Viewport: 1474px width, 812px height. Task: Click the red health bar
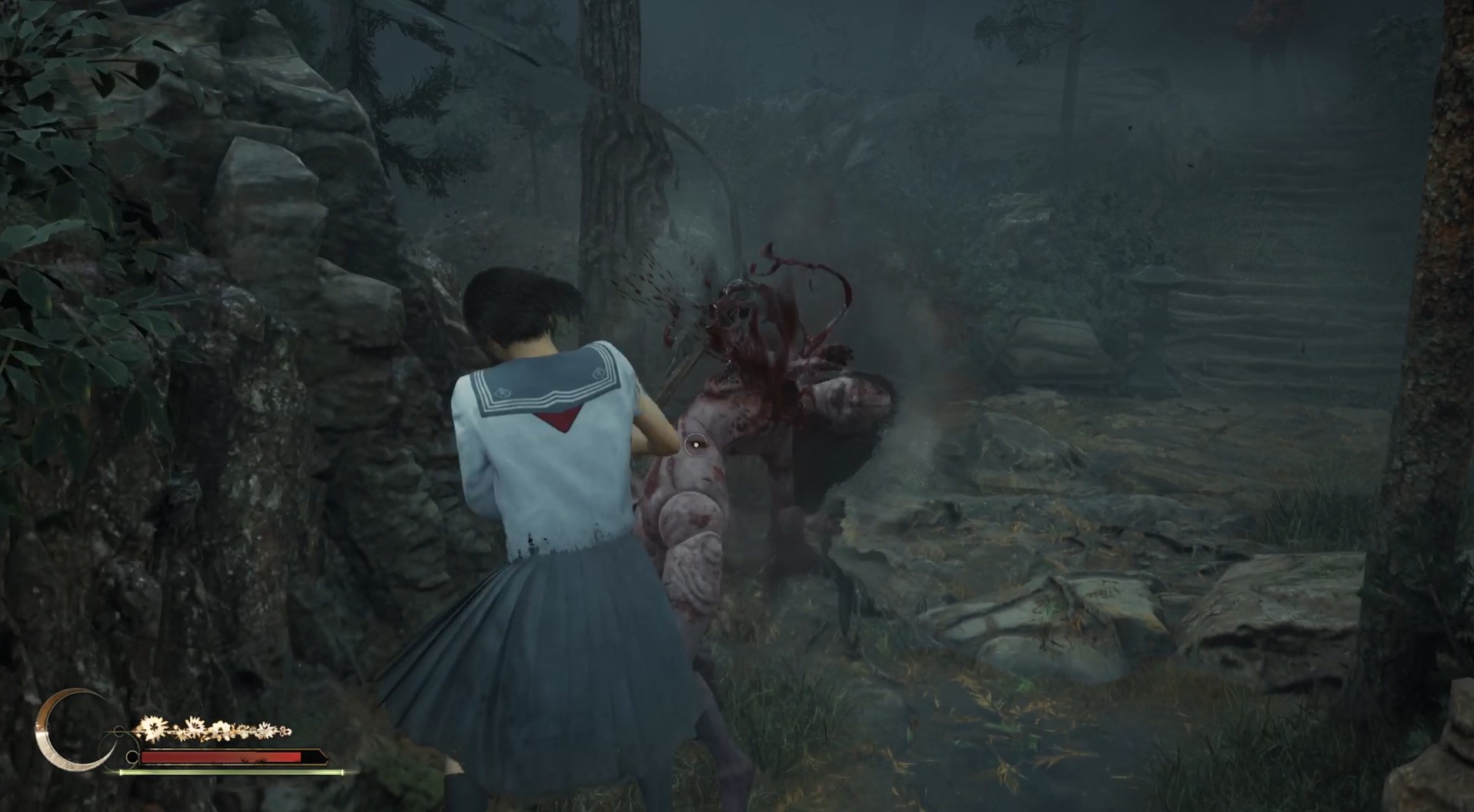(x=216, y=757)
